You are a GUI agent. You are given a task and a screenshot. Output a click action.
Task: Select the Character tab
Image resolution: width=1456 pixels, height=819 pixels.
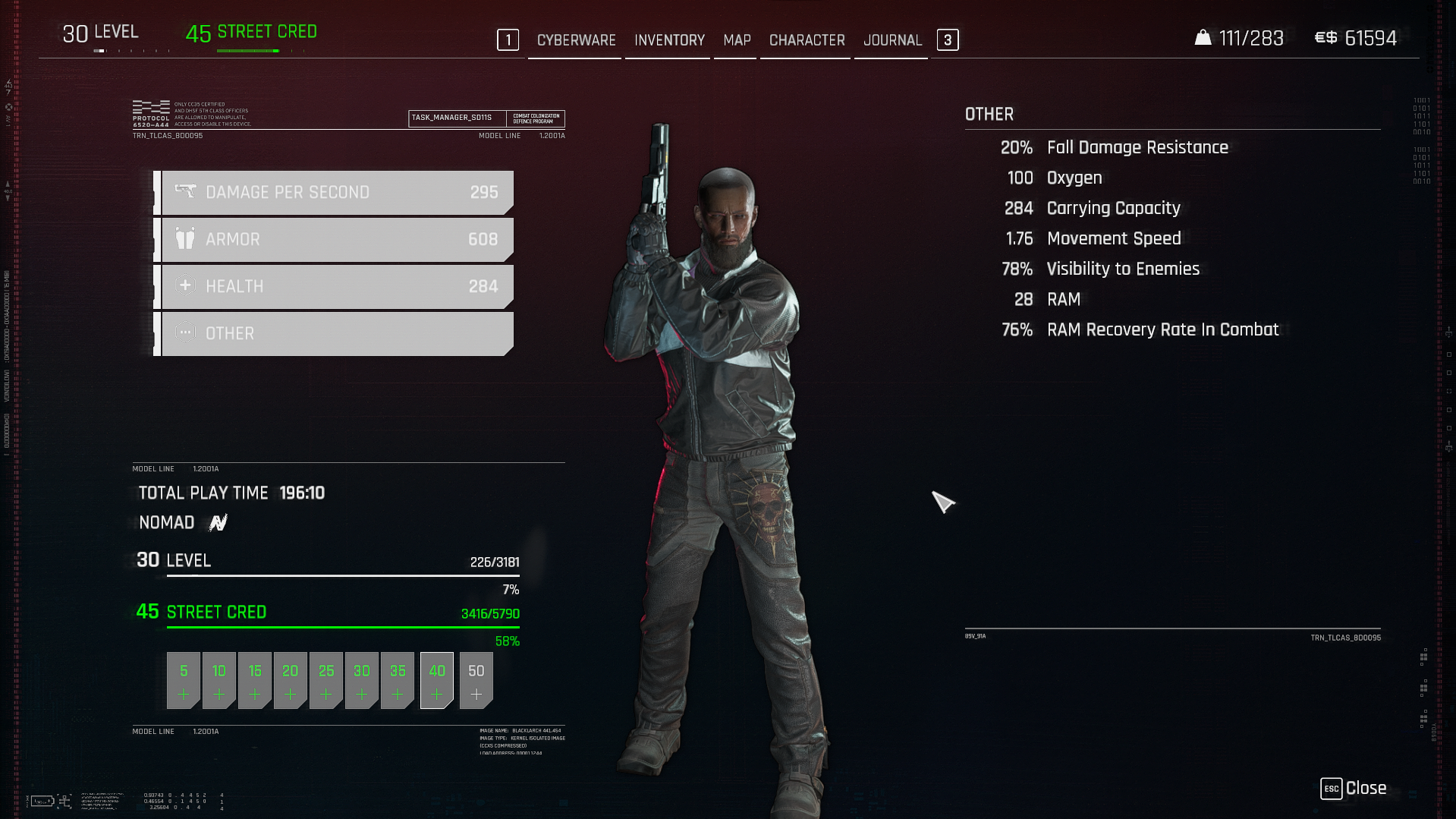coord(807,40)
